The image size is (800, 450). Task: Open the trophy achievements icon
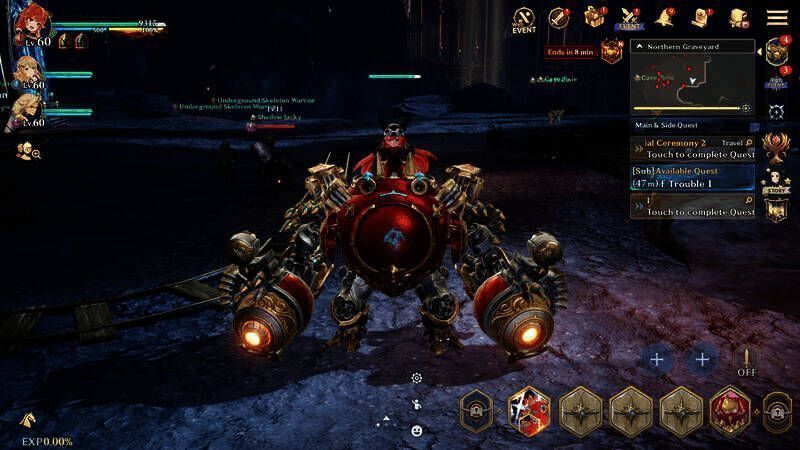click(776, 147)
